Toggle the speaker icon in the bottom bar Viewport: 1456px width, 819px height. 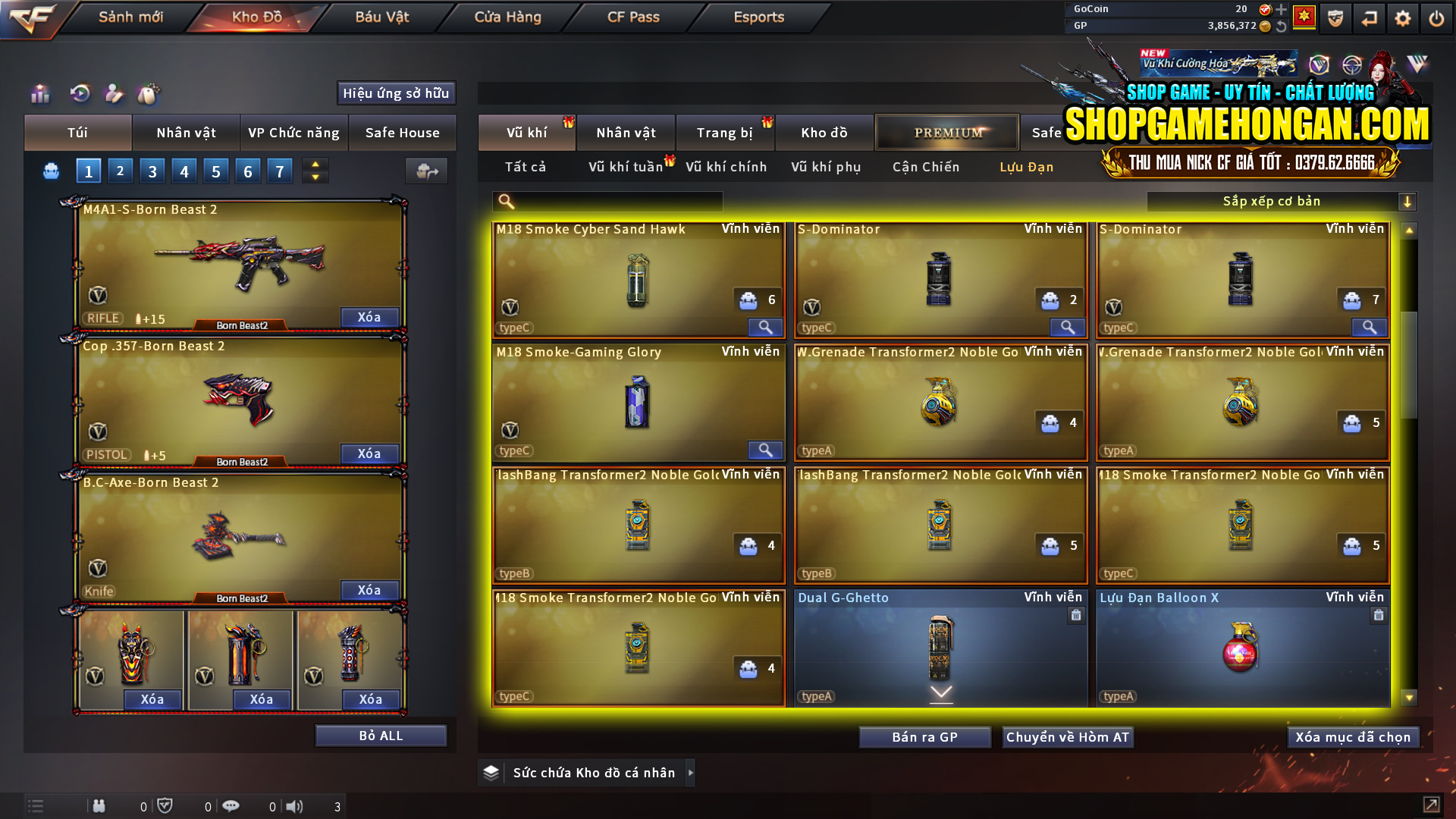tap(296, 806)
